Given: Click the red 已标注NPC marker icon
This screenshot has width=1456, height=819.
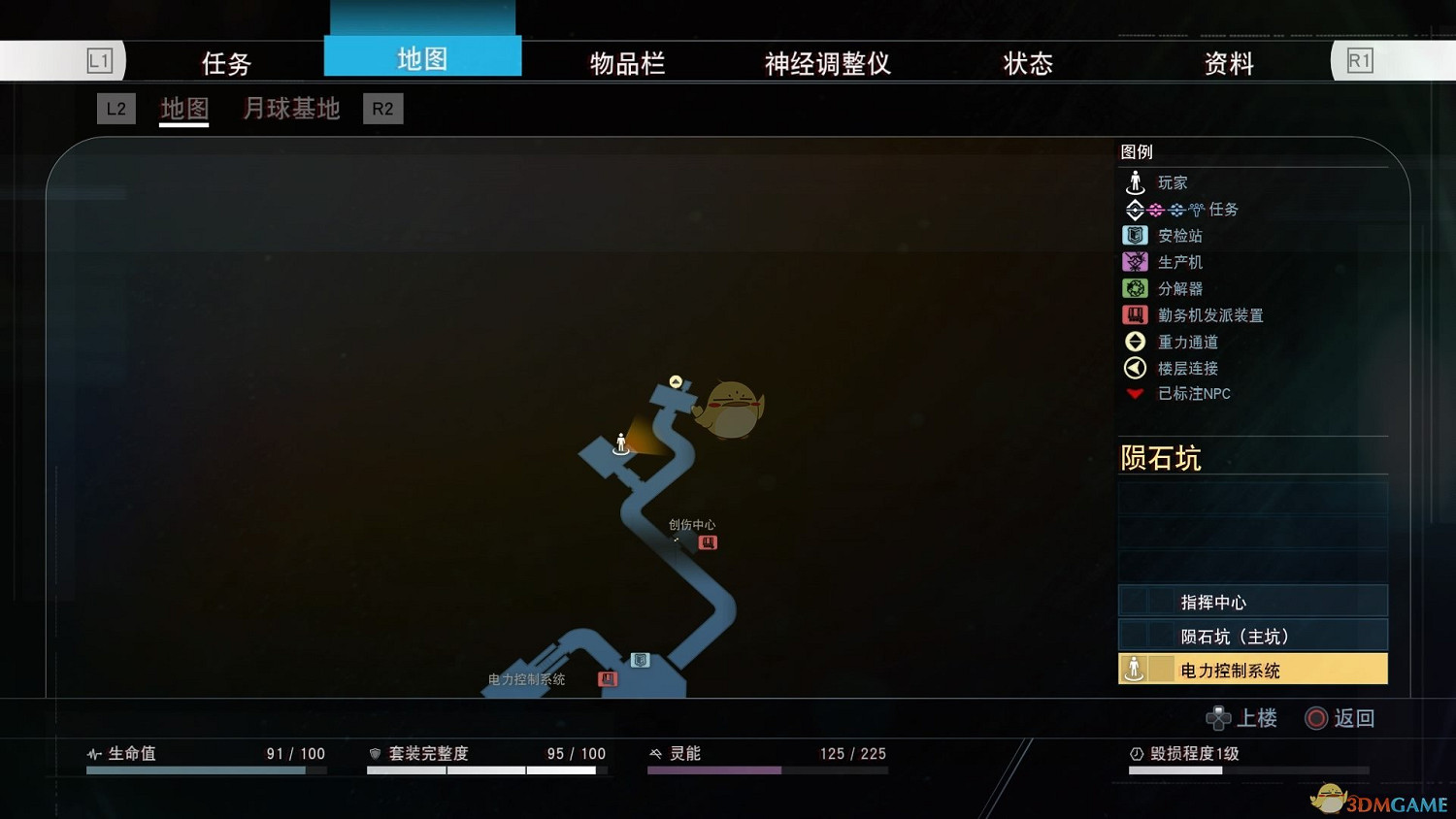Looking at the screenshot, I should (x=1135, y=393).
